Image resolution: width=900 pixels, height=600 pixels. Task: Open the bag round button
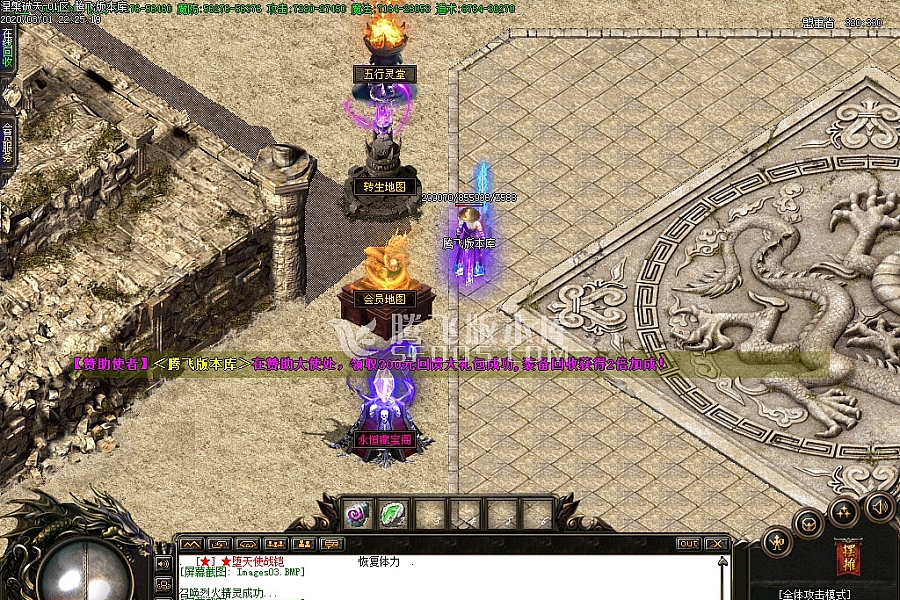(808, 523)
